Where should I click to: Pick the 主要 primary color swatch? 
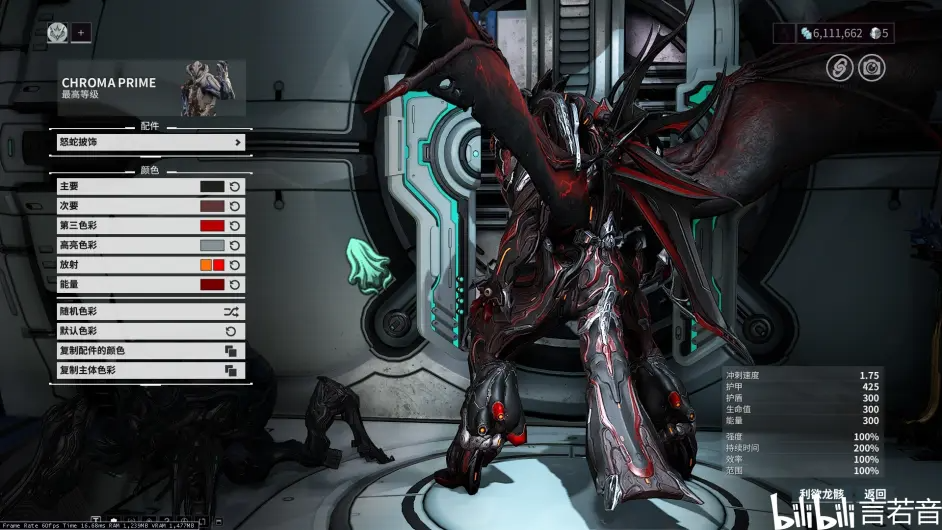tap(212, 186)
